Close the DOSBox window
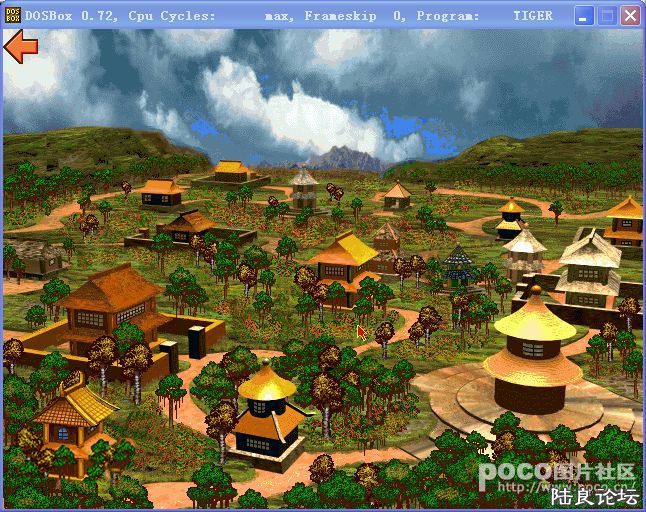The height and width of the screenshot is (512, 646). point(630,15)
